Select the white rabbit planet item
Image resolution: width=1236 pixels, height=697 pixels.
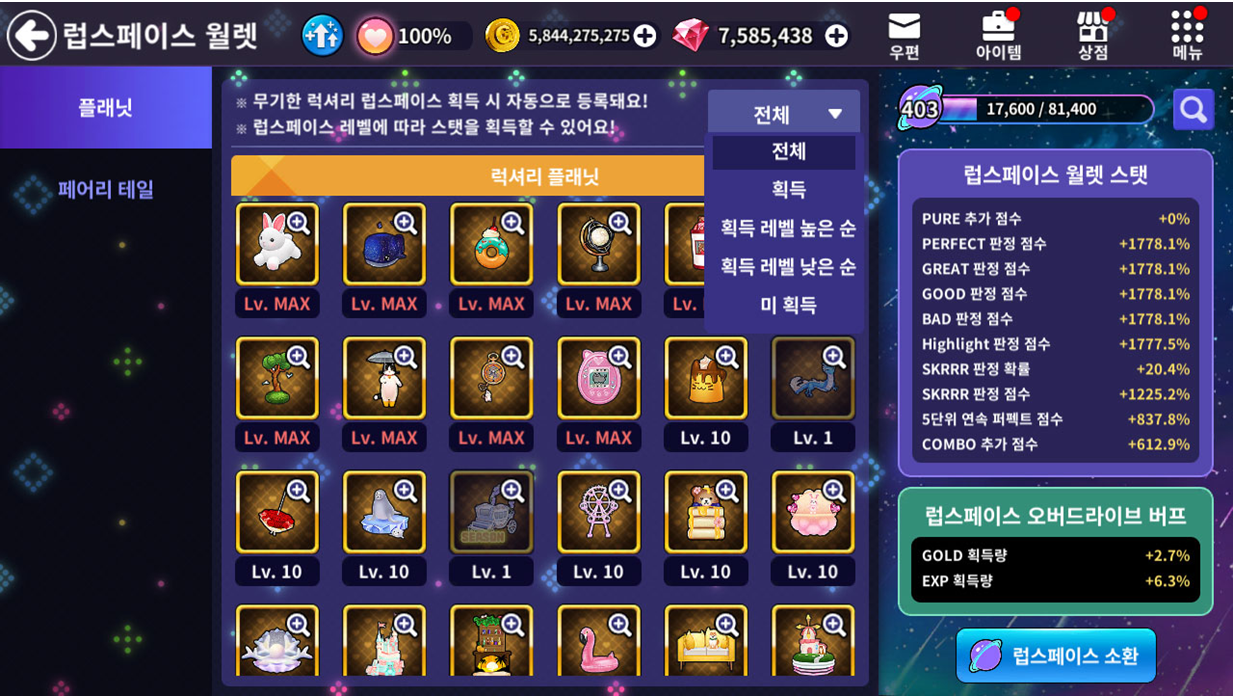(277, 244)
